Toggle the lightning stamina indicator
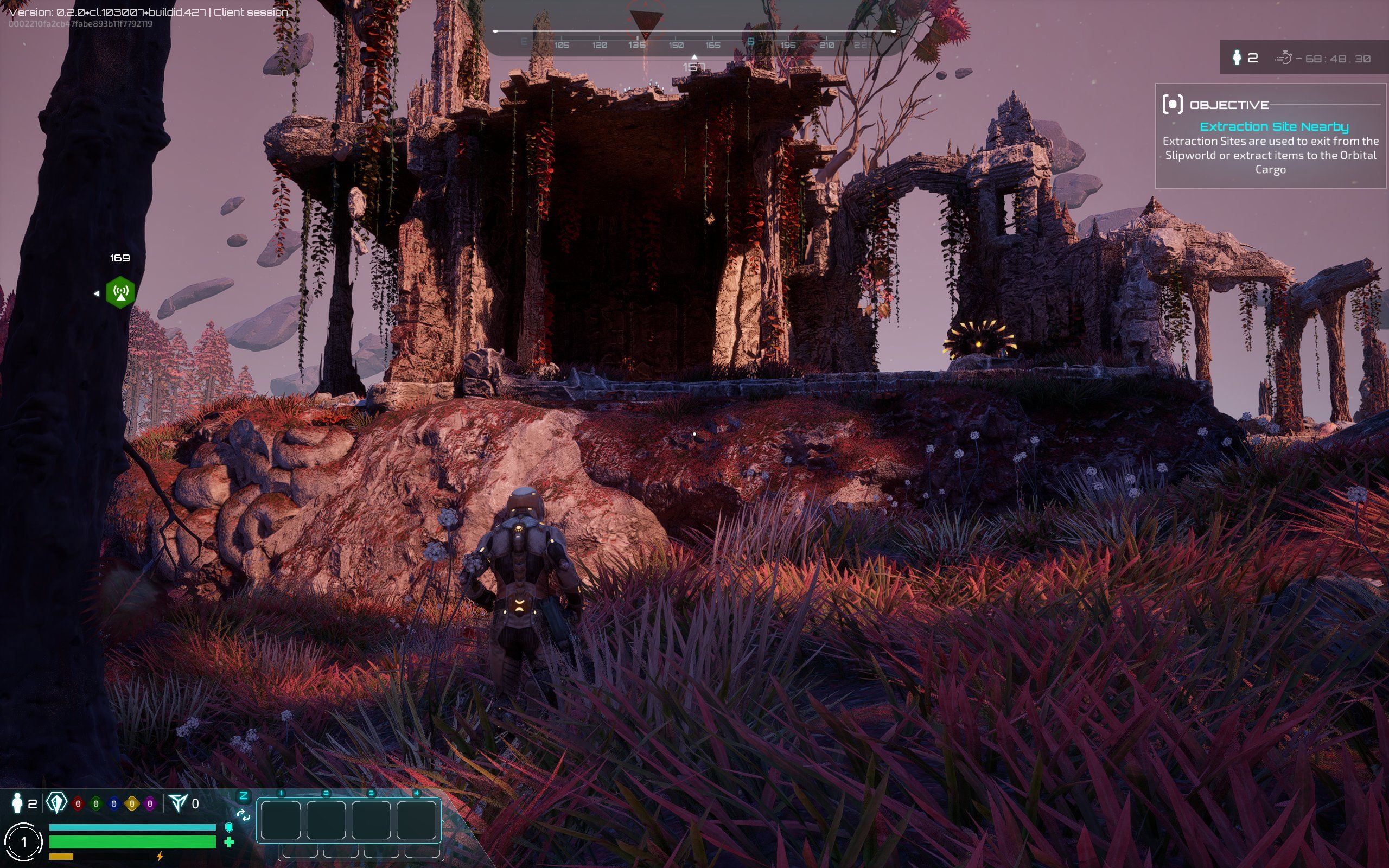This screenshot has height=868, width=1389. click(x=160, y=858)
